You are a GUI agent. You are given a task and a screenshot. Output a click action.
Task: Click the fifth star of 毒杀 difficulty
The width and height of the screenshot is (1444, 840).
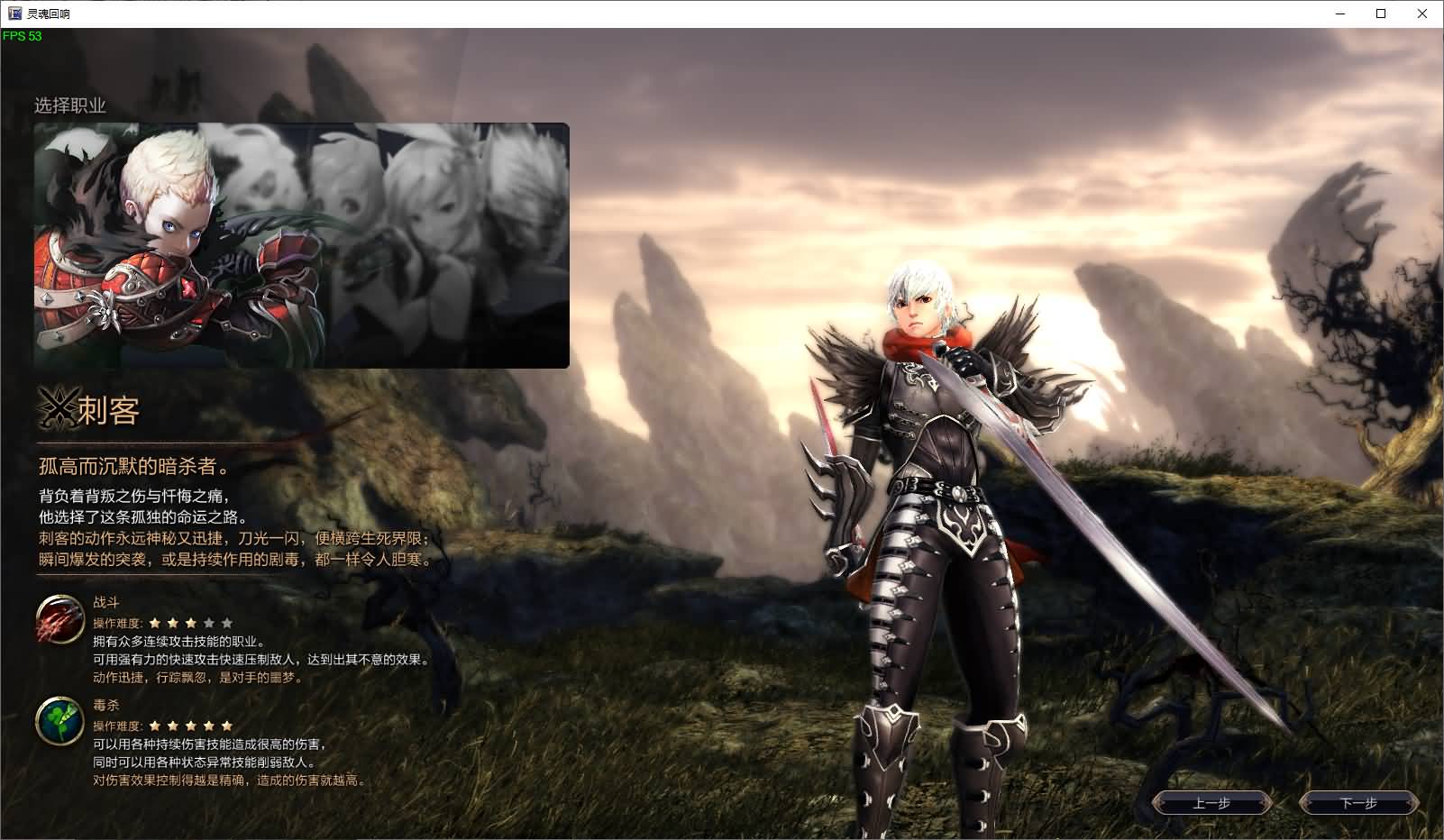(x=228, y=725)
